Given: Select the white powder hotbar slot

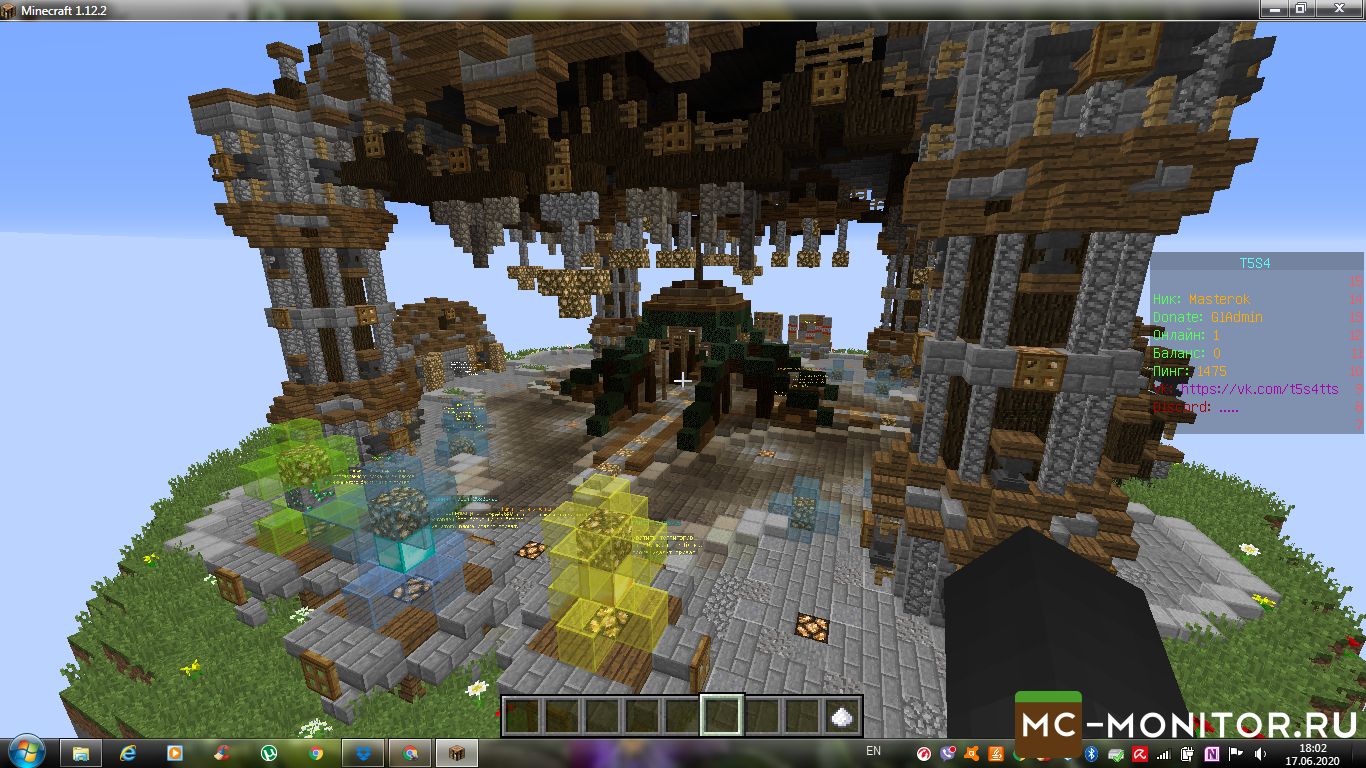Looking at the screenshot, I should [842, 716].
